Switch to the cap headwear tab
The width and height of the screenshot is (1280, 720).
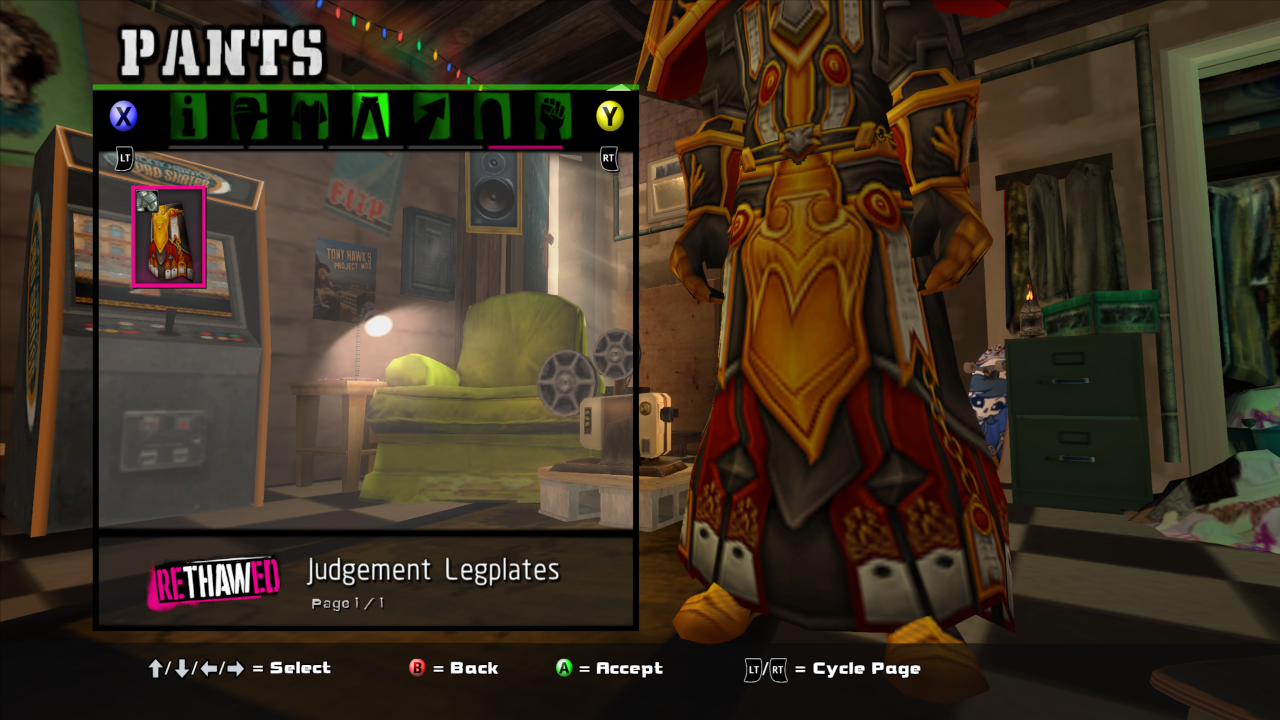point(249,117)
